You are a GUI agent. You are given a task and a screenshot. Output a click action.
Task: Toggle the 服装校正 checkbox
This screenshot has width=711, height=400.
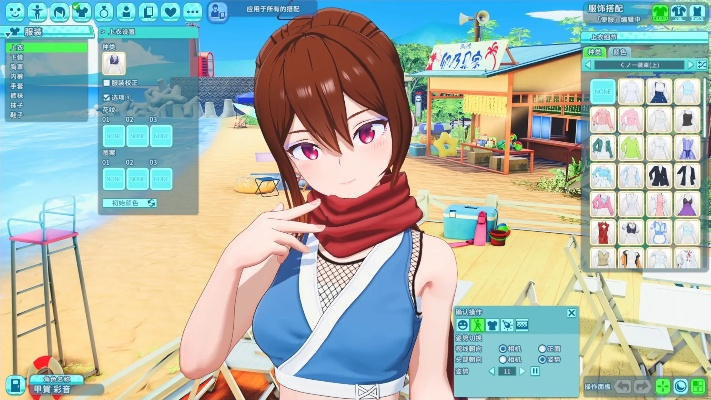[108, 82]
